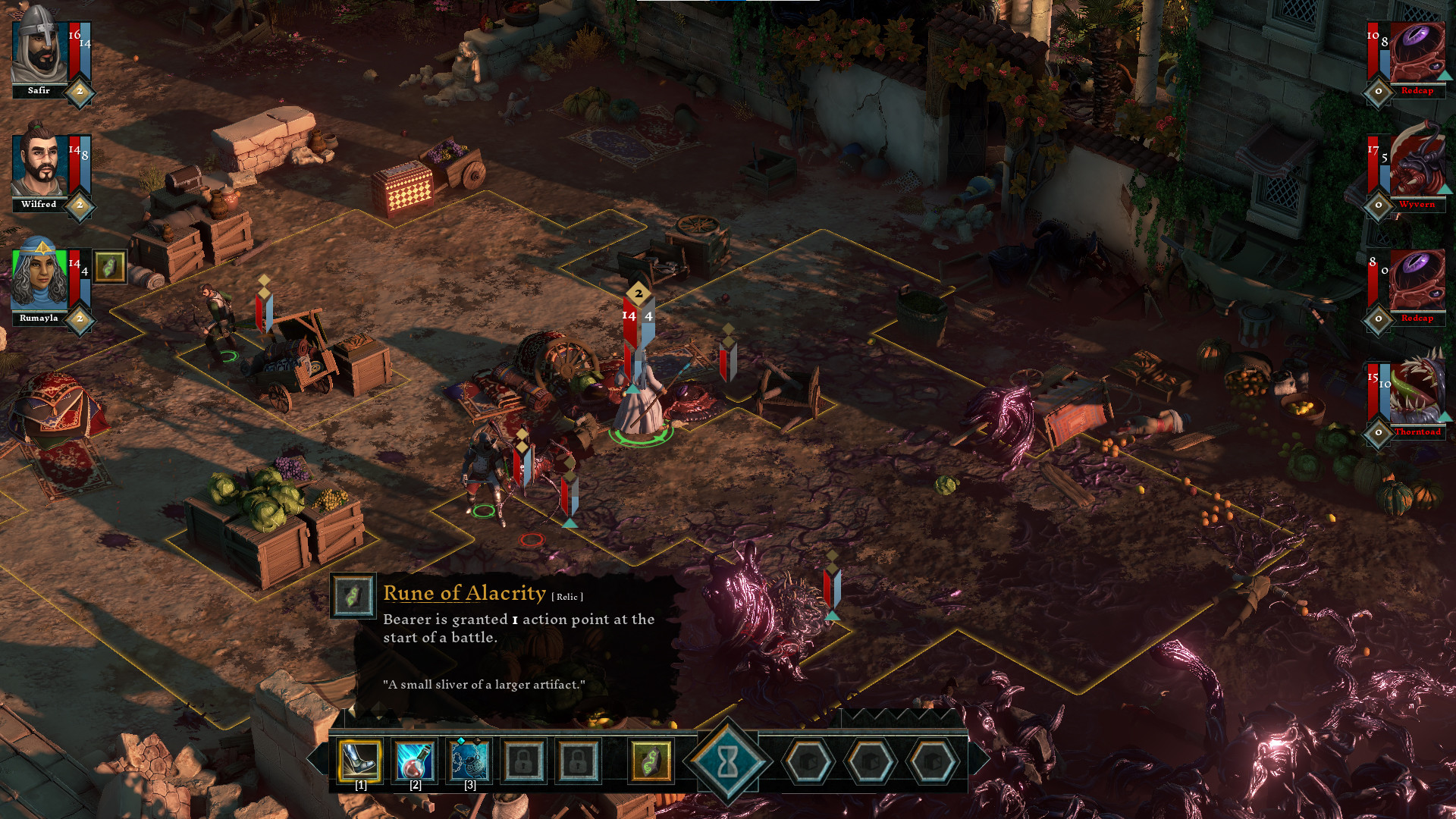Click the relic icon beside Rumayla's portrait
The image size is (1456, 819).
point(111,267)
